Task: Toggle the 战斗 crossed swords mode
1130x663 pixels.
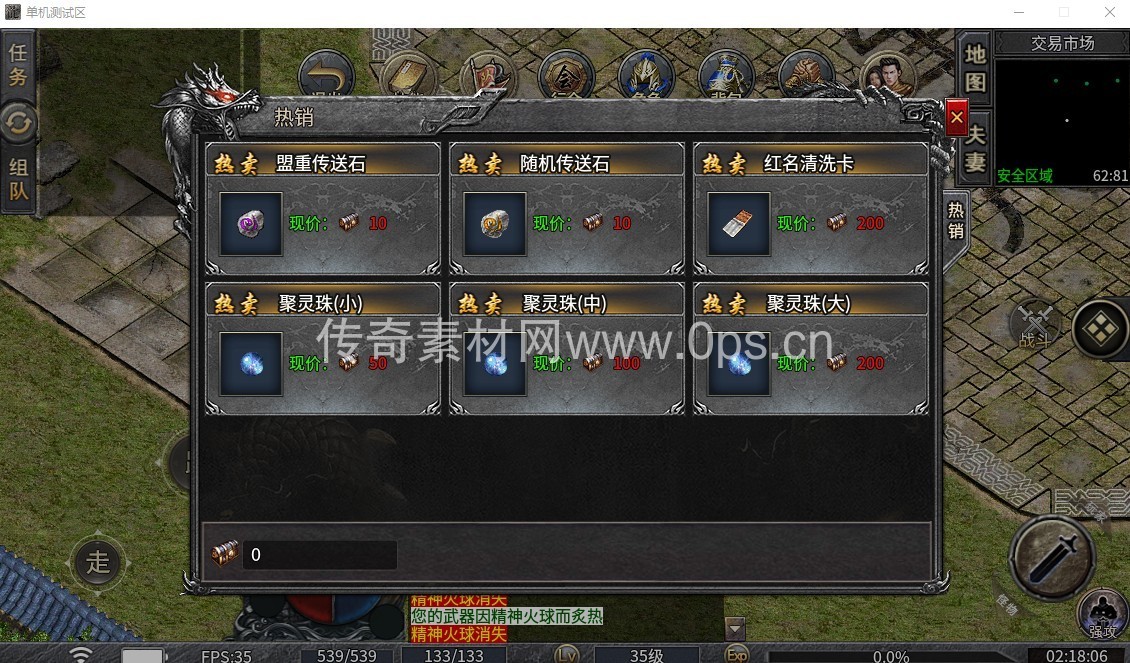Action: [x=1034, y=325]
